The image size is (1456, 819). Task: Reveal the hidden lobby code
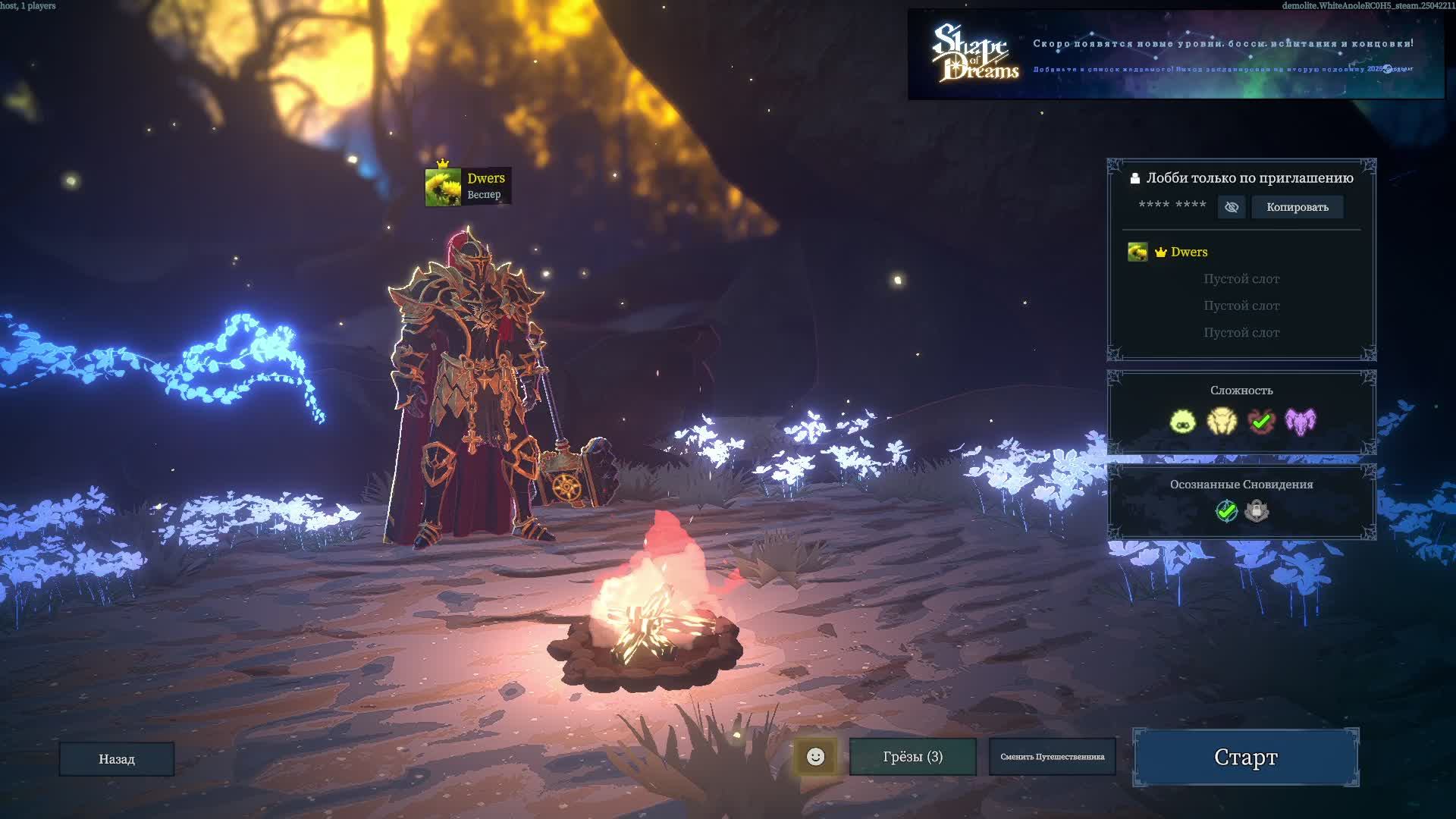coord(1232,207)
